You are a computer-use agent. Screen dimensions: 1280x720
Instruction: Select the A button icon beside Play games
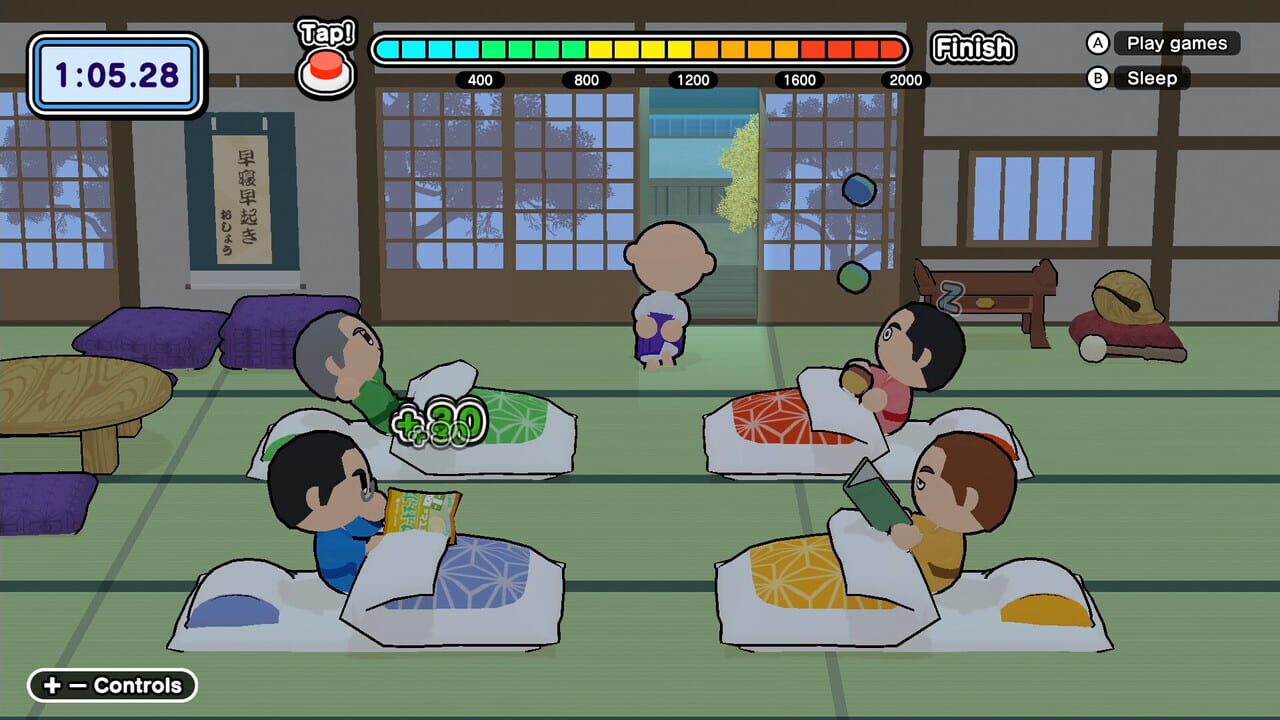[x=1096, y=43]
